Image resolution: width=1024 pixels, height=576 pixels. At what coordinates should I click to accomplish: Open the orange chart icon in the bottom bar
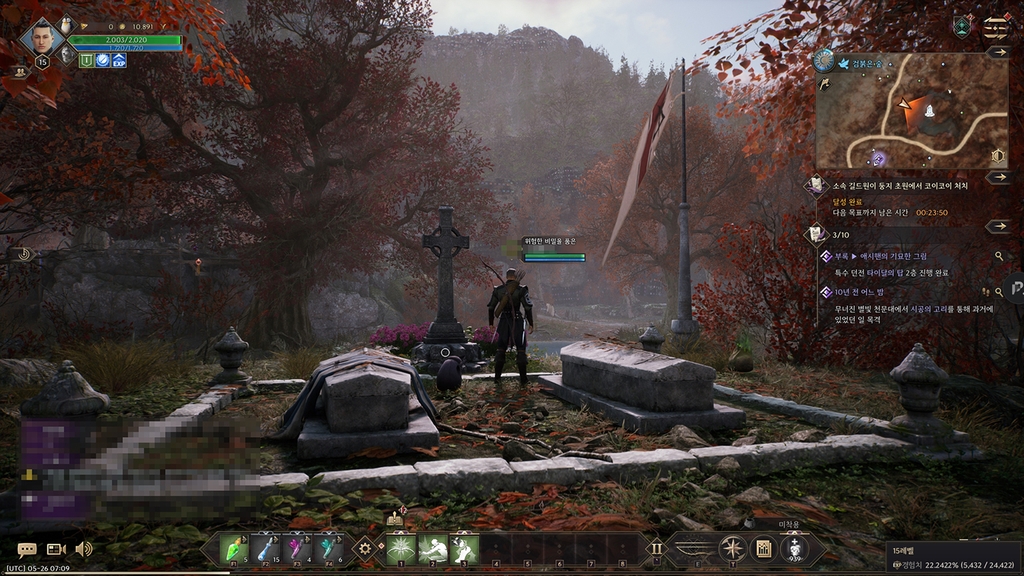[x=763, y=548]
